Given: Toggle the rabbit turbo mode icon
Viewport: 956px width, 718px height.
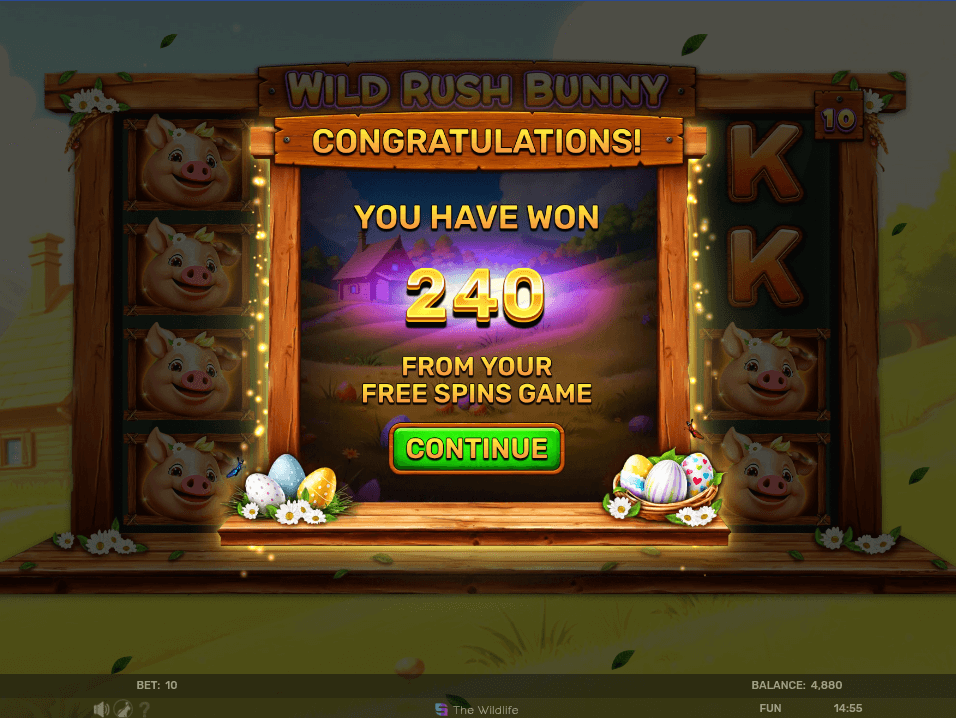Looking at the screenshot, I should 122,708.
